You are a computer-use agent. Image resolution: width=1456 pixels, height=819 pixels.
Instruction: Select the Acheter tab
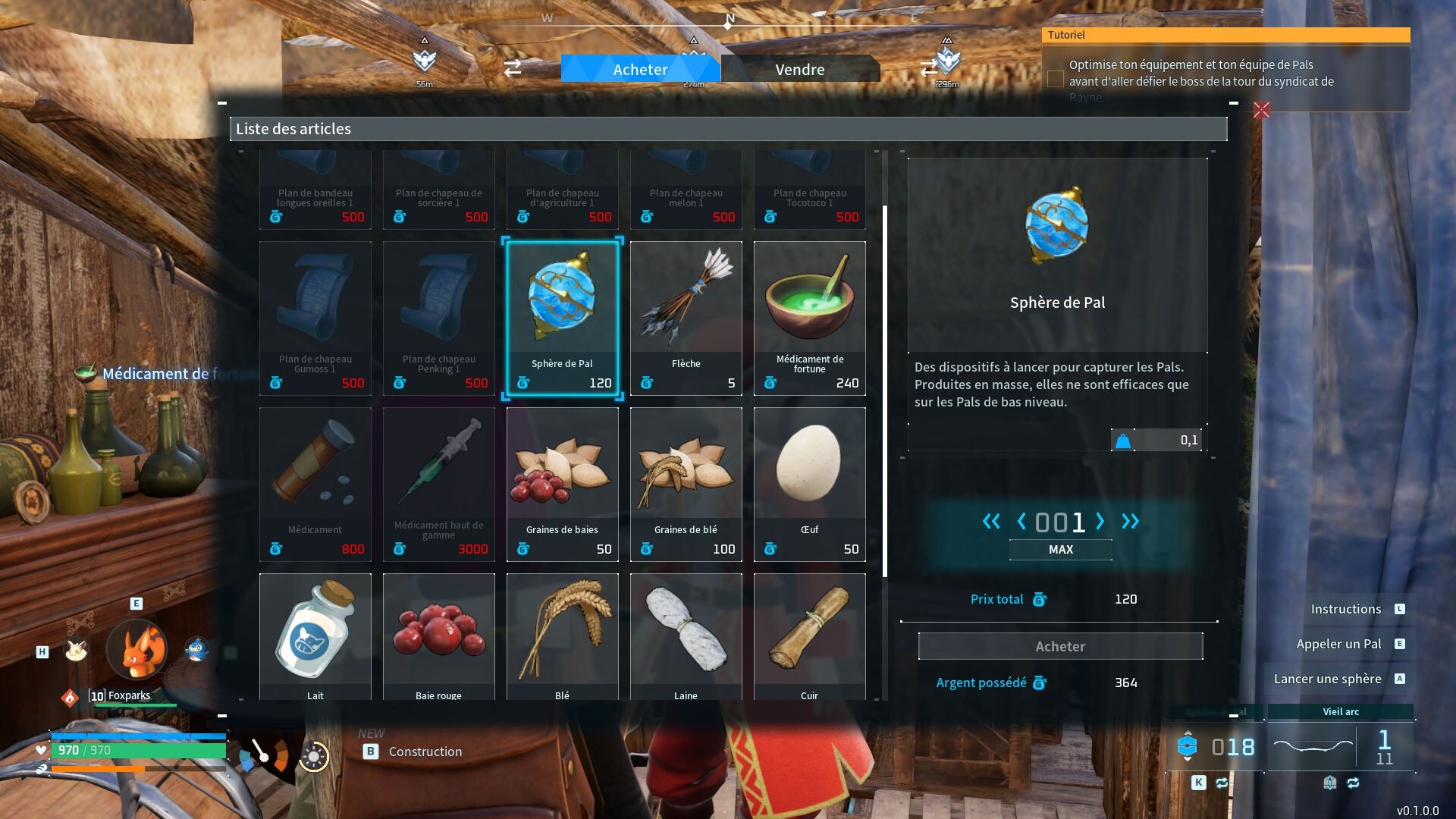point(640,69)
